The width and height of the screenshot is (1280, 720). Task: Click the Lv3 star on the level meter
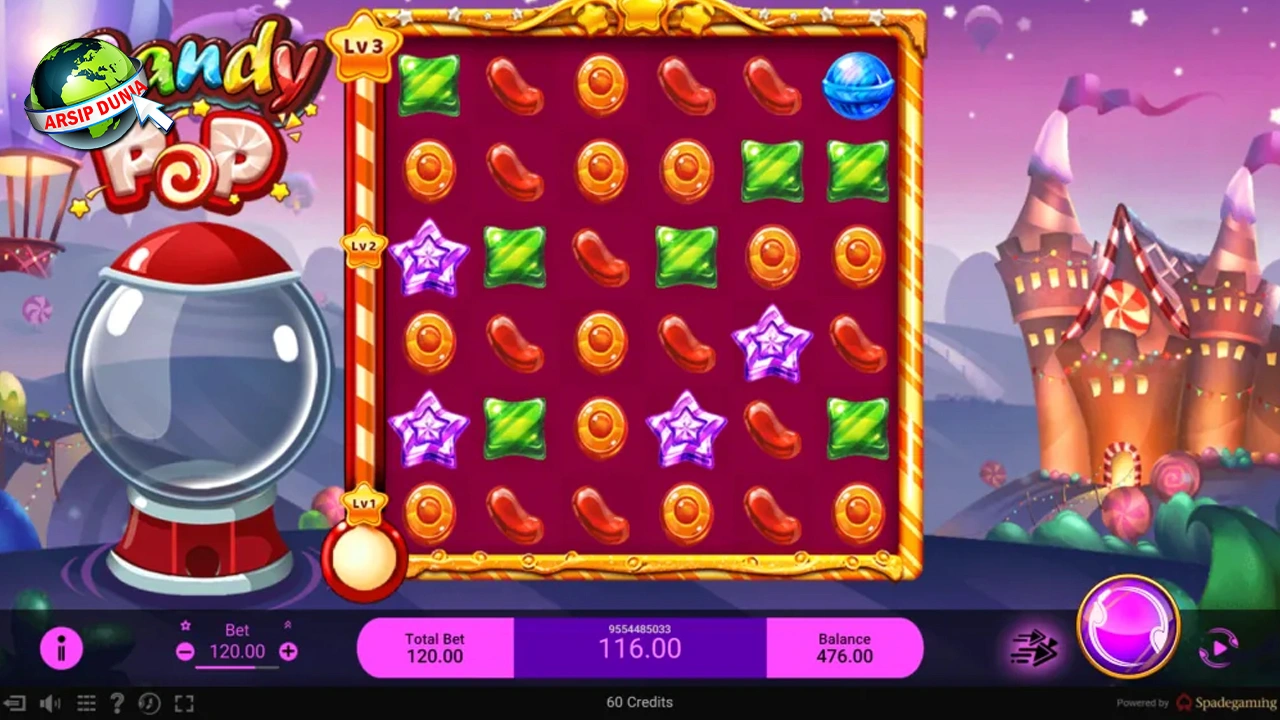click(365, 45)
